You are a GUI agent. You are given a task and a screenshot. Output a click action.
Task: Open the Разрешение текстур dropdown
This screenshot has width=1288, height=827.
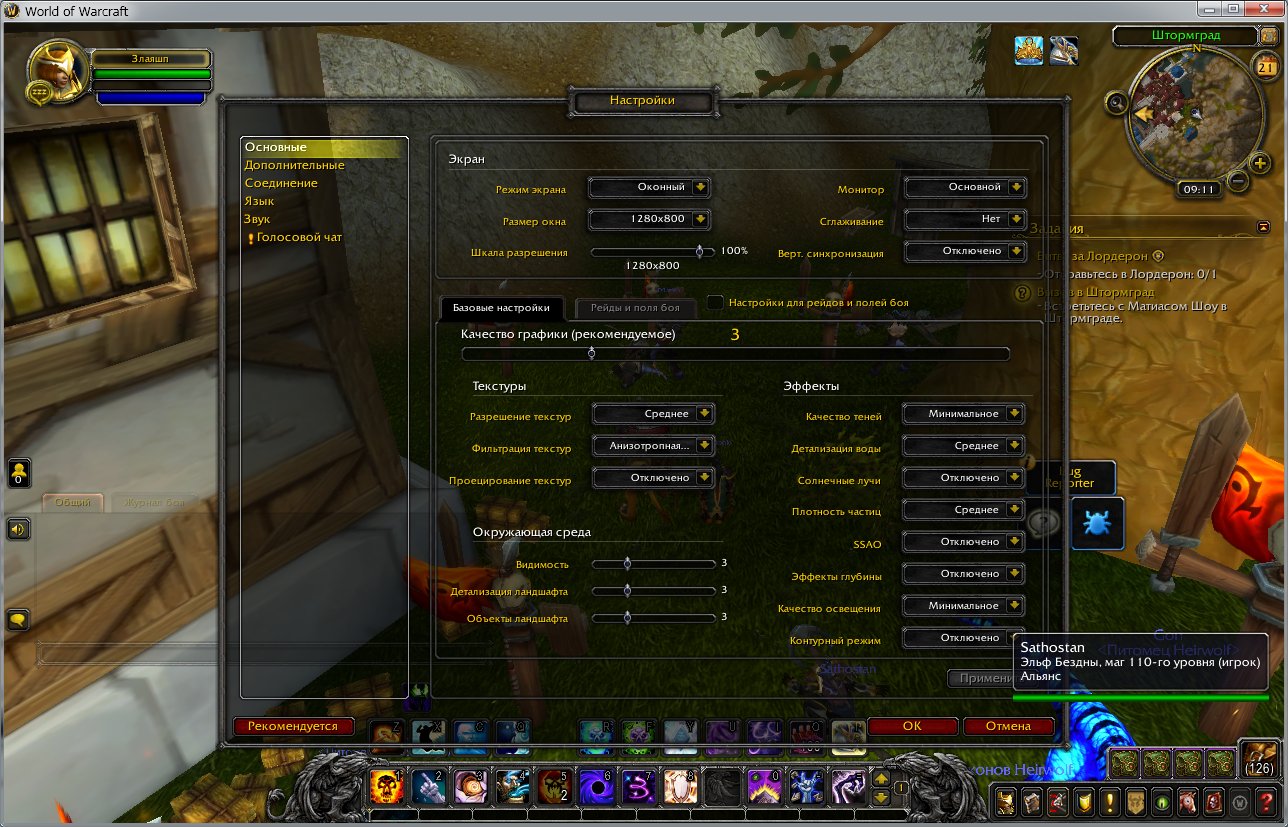[653, 414]
